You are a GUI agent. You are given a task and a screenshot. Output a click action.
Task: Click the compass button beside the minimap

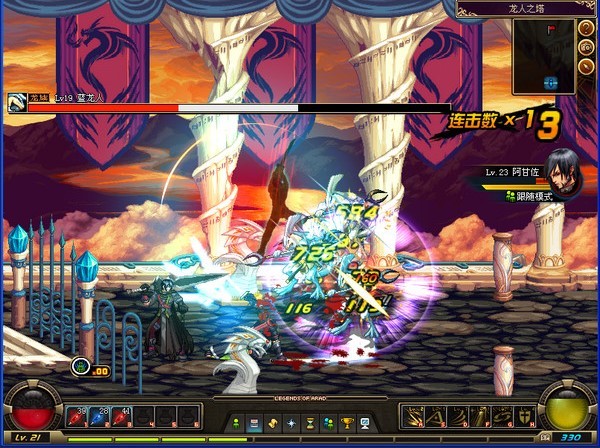pos(587,67)
